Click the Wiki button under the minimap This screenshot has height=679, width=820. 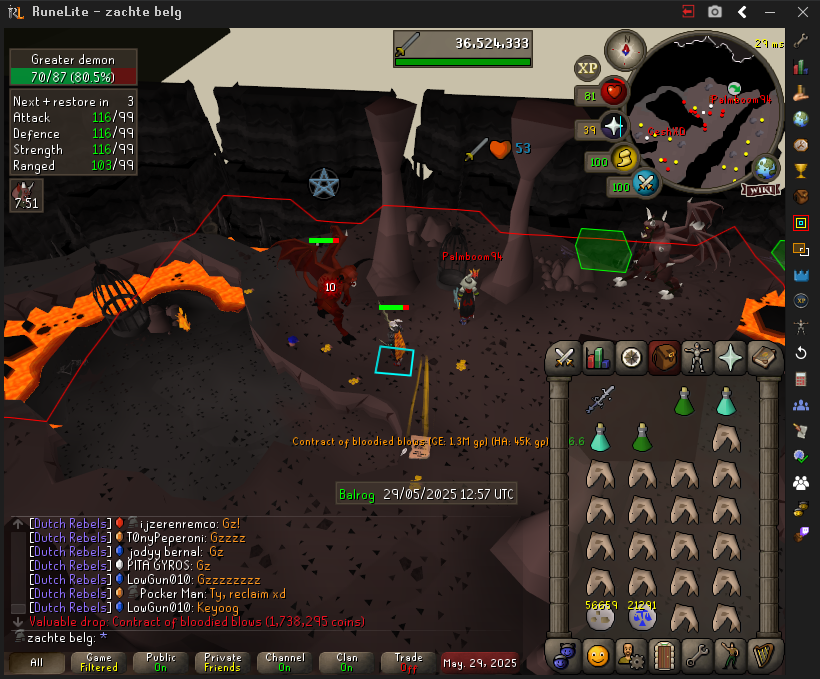click(761, 189)
